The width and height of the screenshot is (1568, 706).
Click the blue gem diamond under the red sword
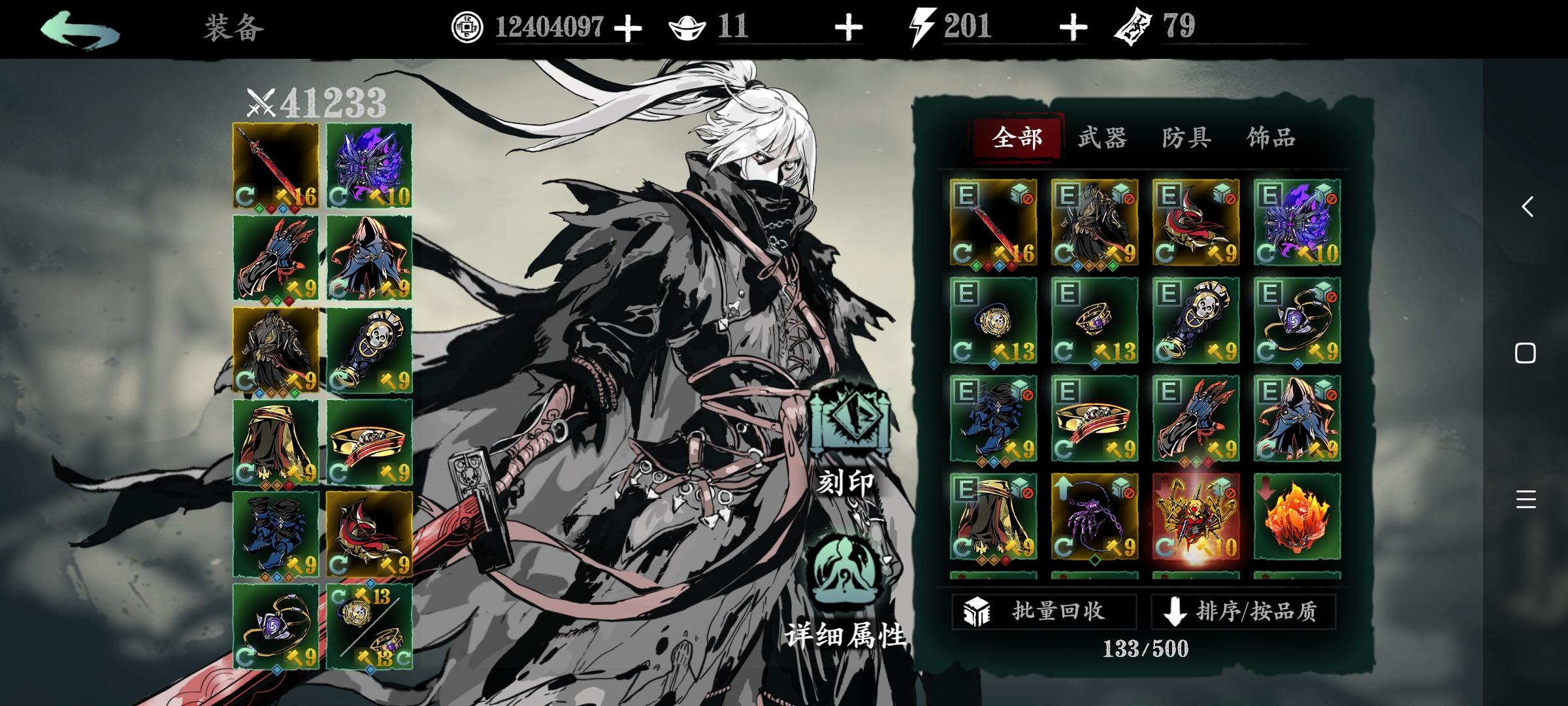pyautogui.click(x=282, y=209)
